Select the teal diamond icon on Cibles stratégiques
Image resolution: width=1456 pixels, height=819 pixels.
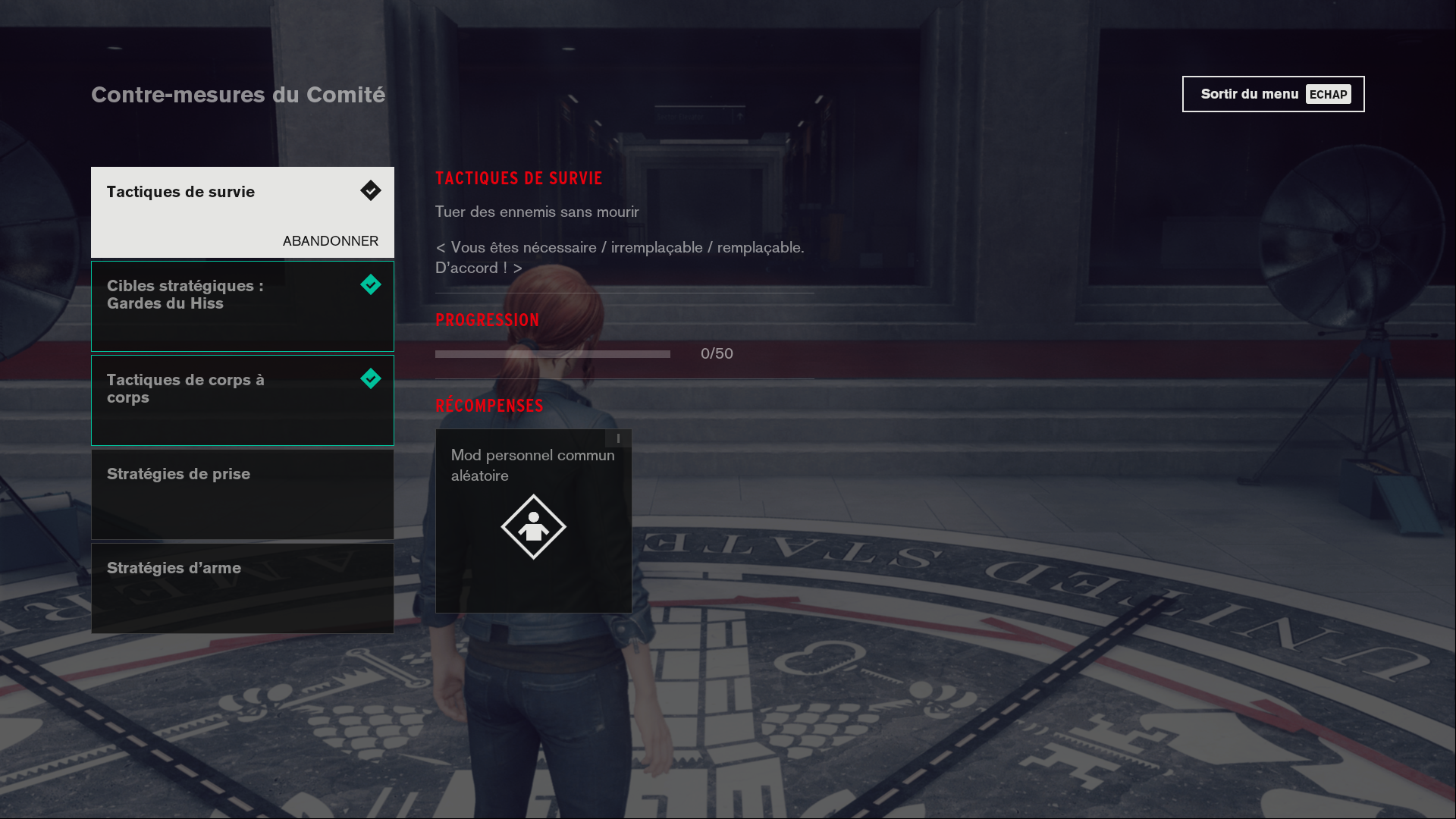(x=371, y=285)
